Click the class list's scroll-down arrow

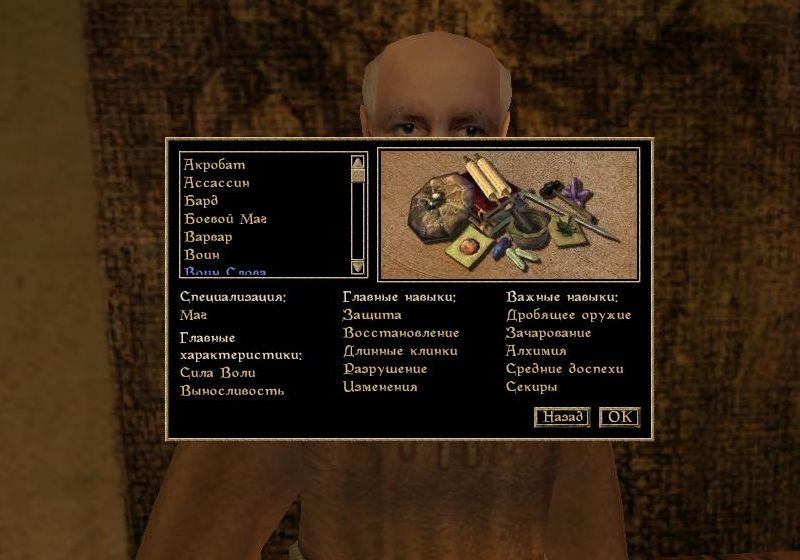point(357,267)
